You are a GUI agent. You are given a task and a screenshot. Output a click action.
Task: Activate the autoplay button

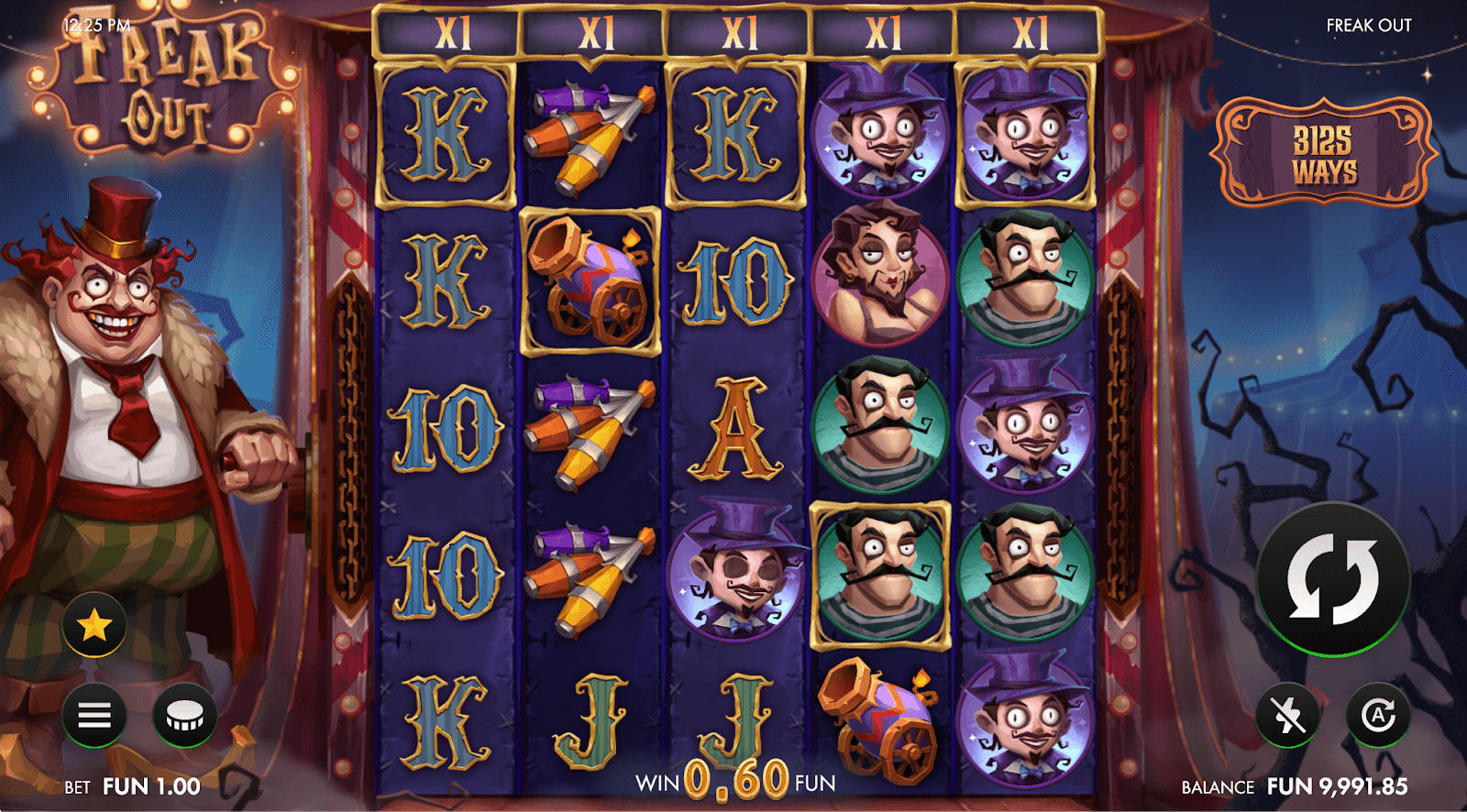1377,715
